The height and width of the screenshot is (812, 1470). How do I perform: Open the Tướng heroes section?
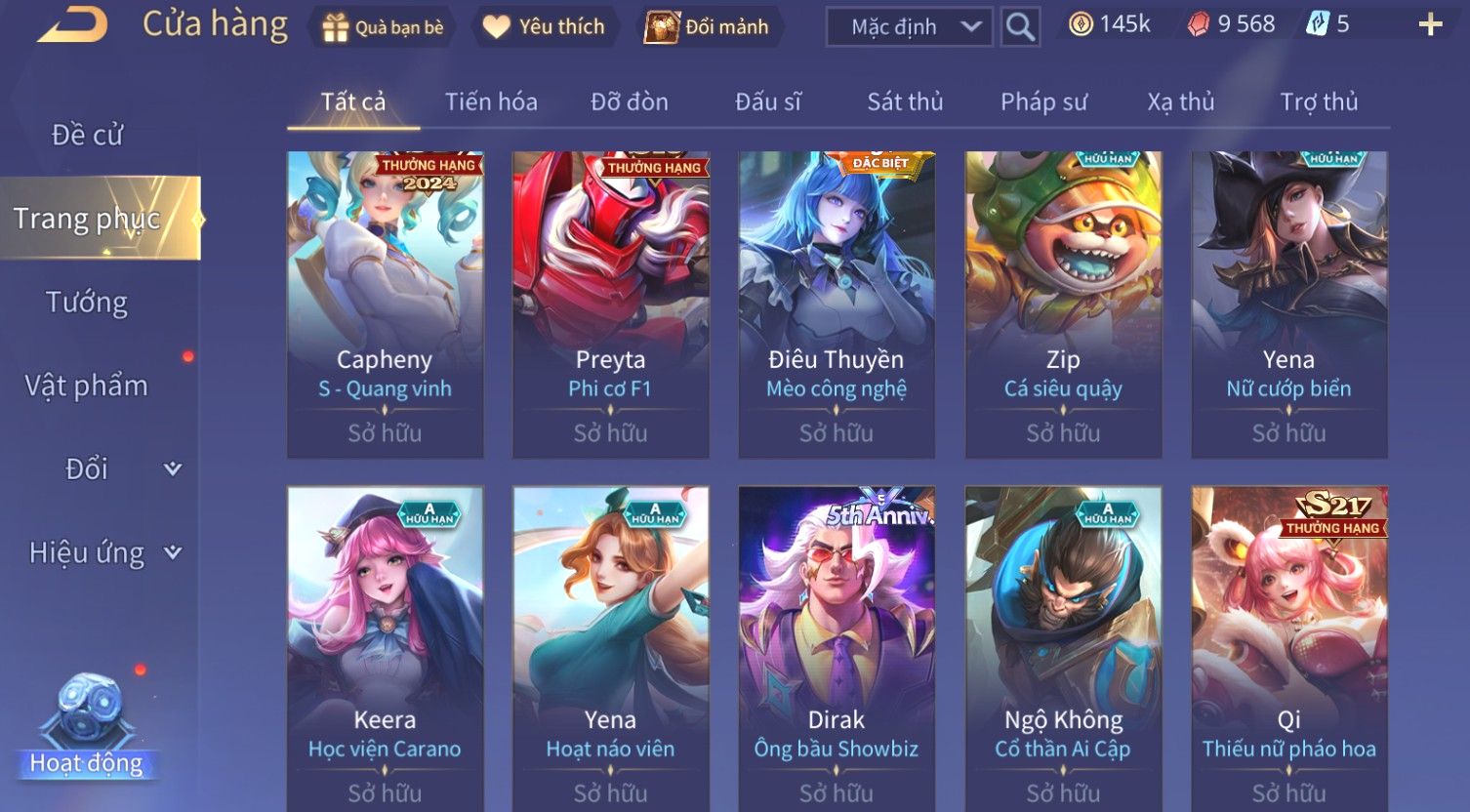(87, 303)
